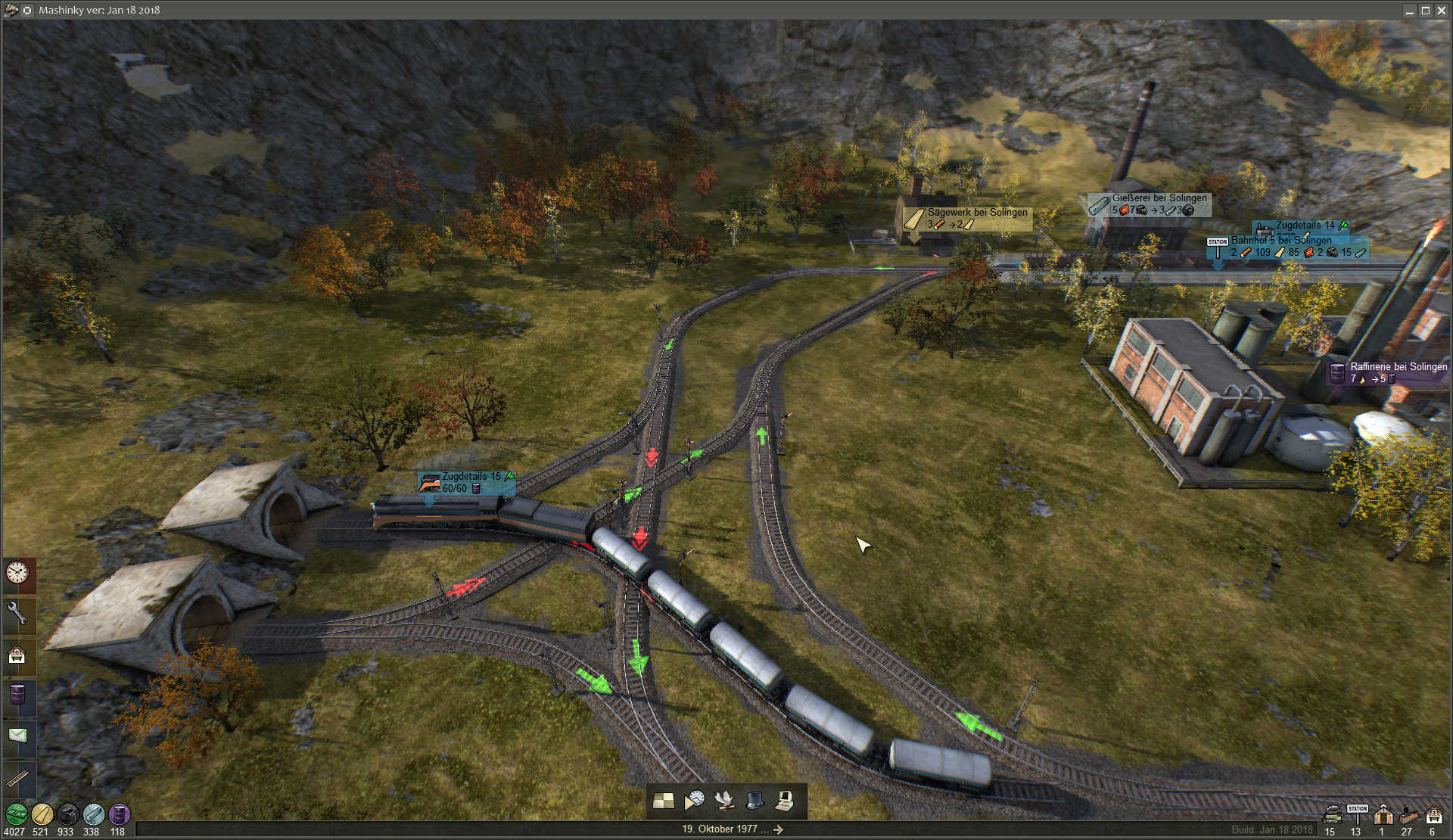Click the black coal resource token
The width and height of the screenshot is (1453, 840).
pyautogui.click(x=67, y=814)
